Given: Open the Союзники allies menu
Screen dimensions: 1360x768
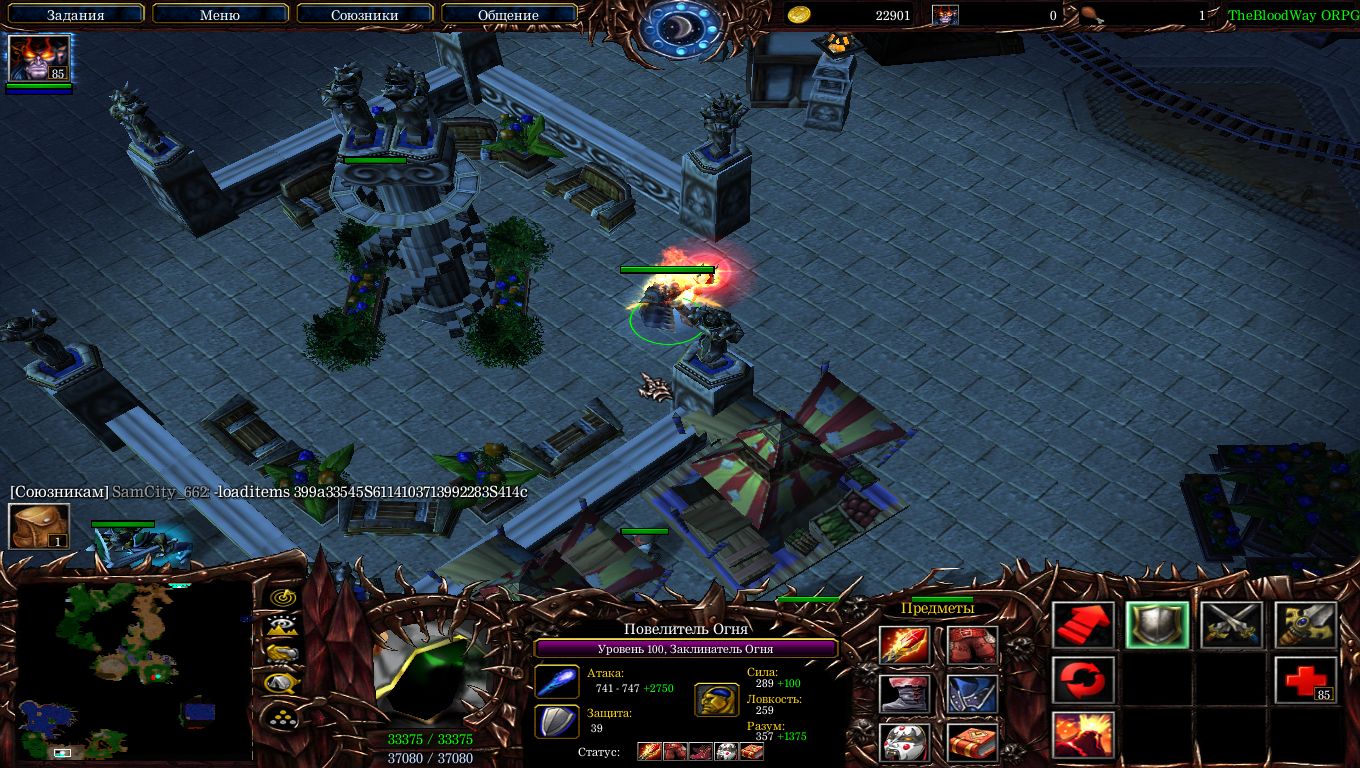Looking at the screenshot, I should [x=364, y=15].
